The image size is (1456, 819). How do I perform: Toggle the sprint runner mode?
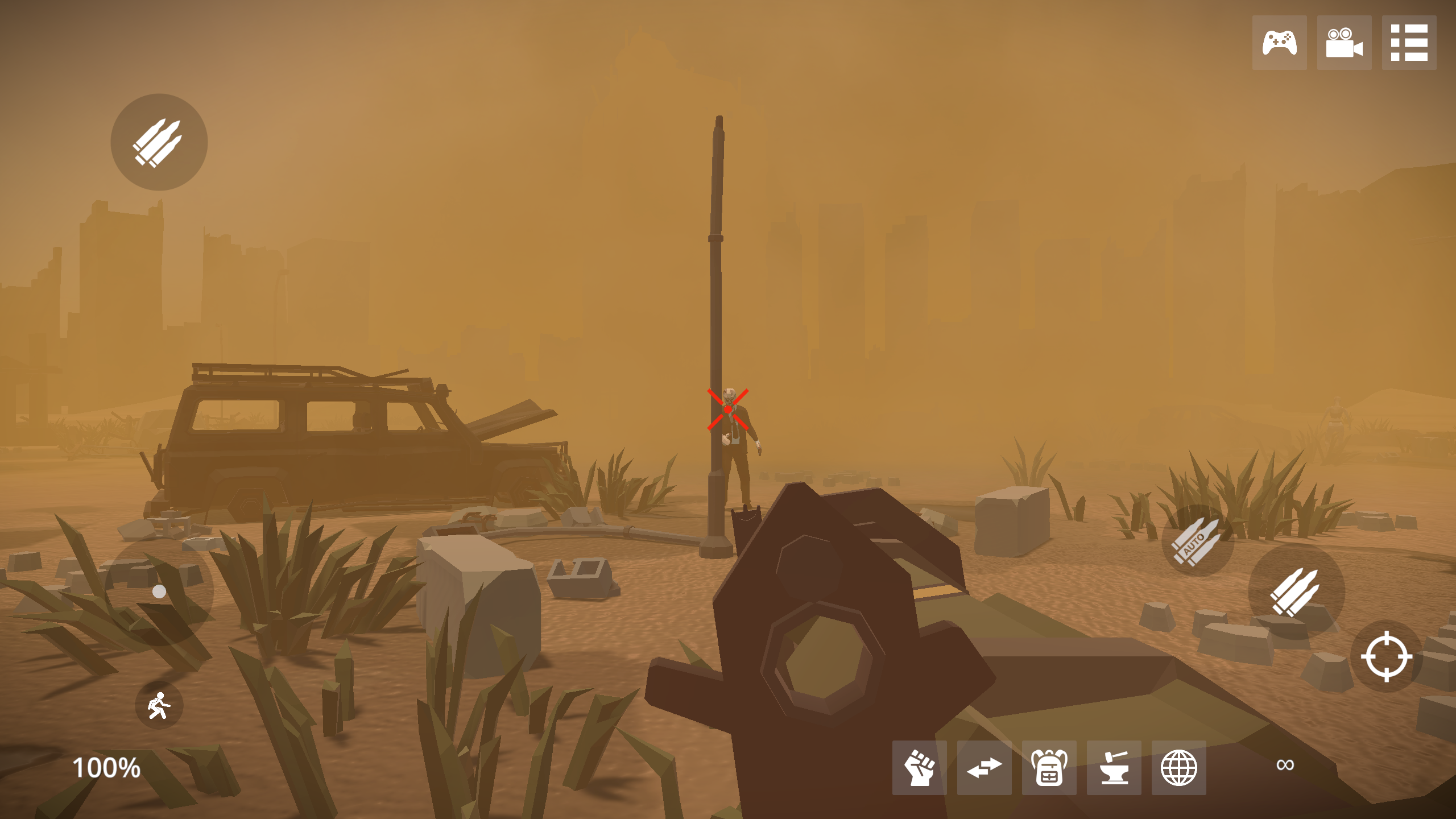(159, 705)
